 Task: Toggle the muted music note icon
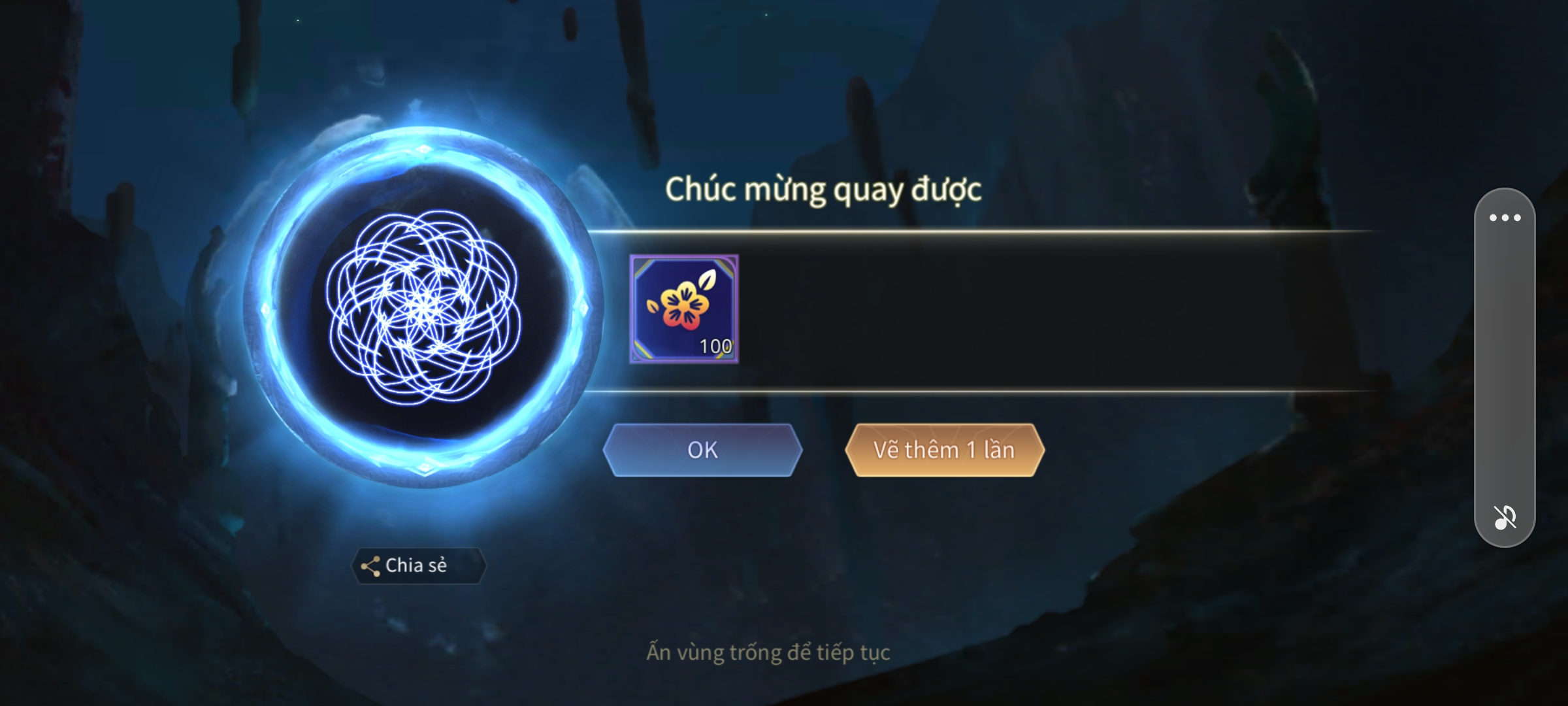point(1505,517)
